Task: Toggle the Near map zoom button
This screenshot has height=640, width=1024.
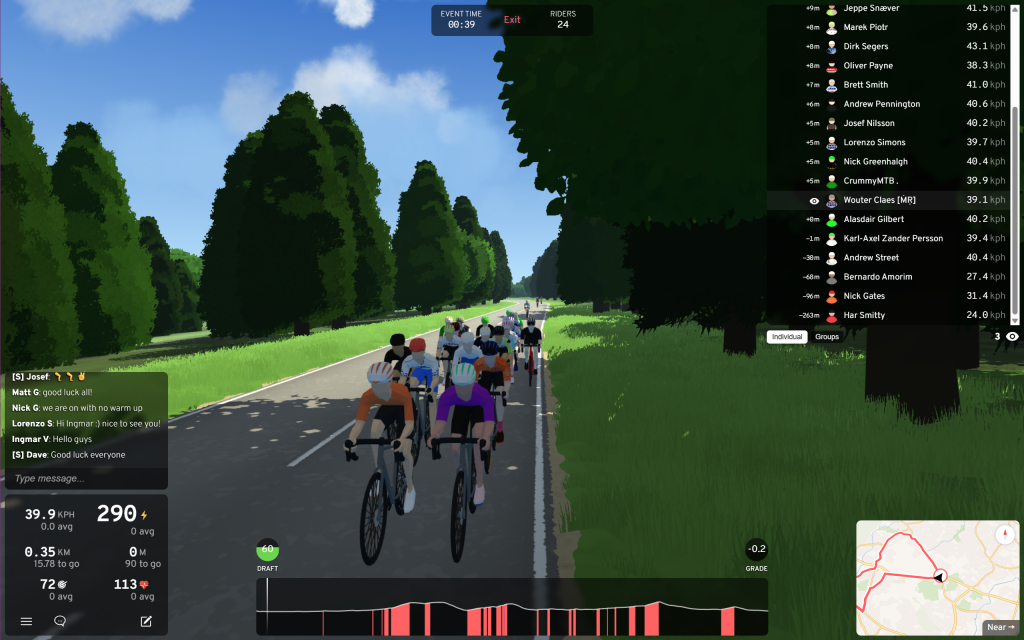Action: point(1000,627)
